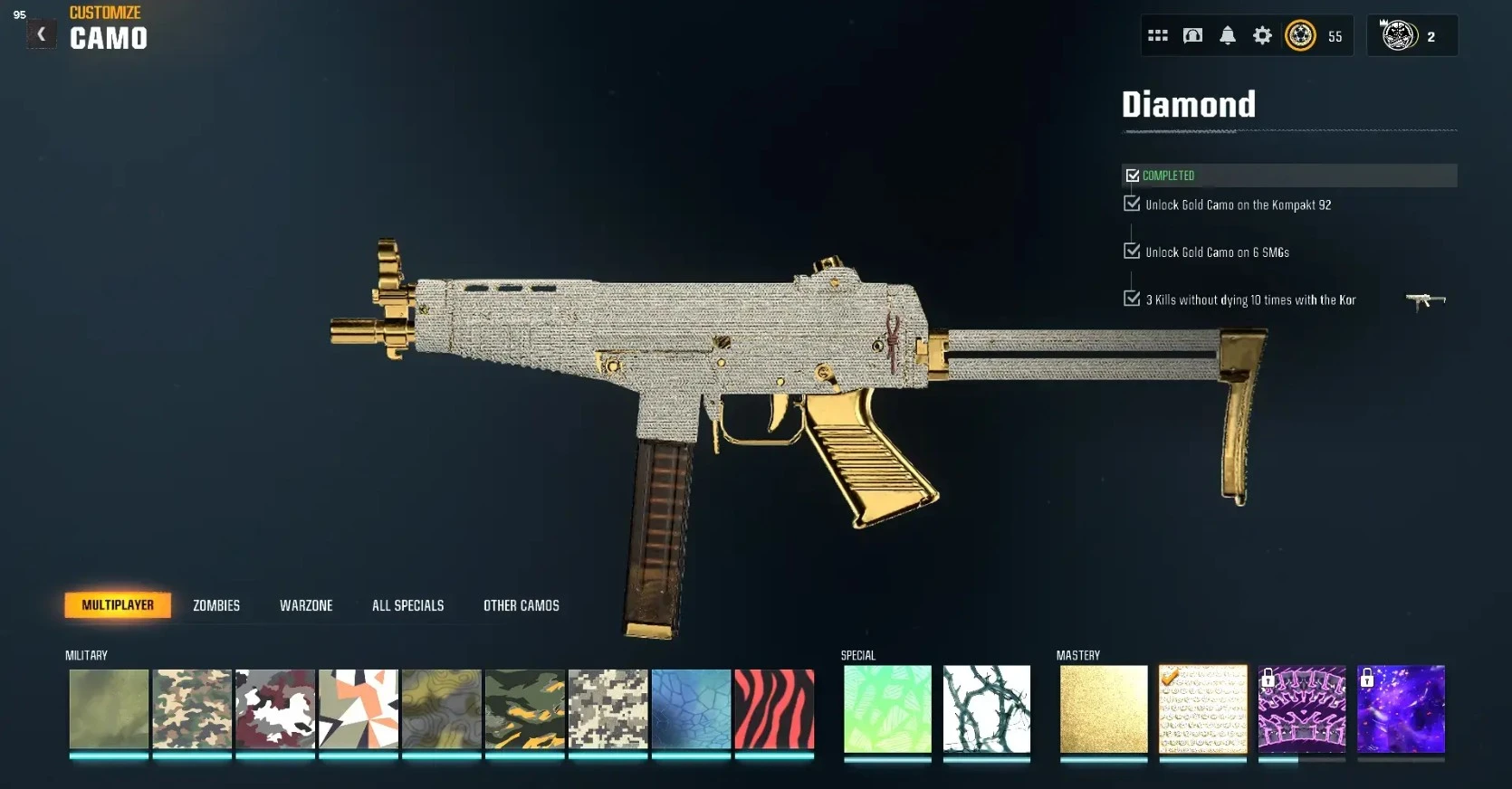Viewport: 1512px width, 789px height.
Task: Toggle the Unlock Gold Camo on 6 SMGs checkbox
Action: 1131,251
